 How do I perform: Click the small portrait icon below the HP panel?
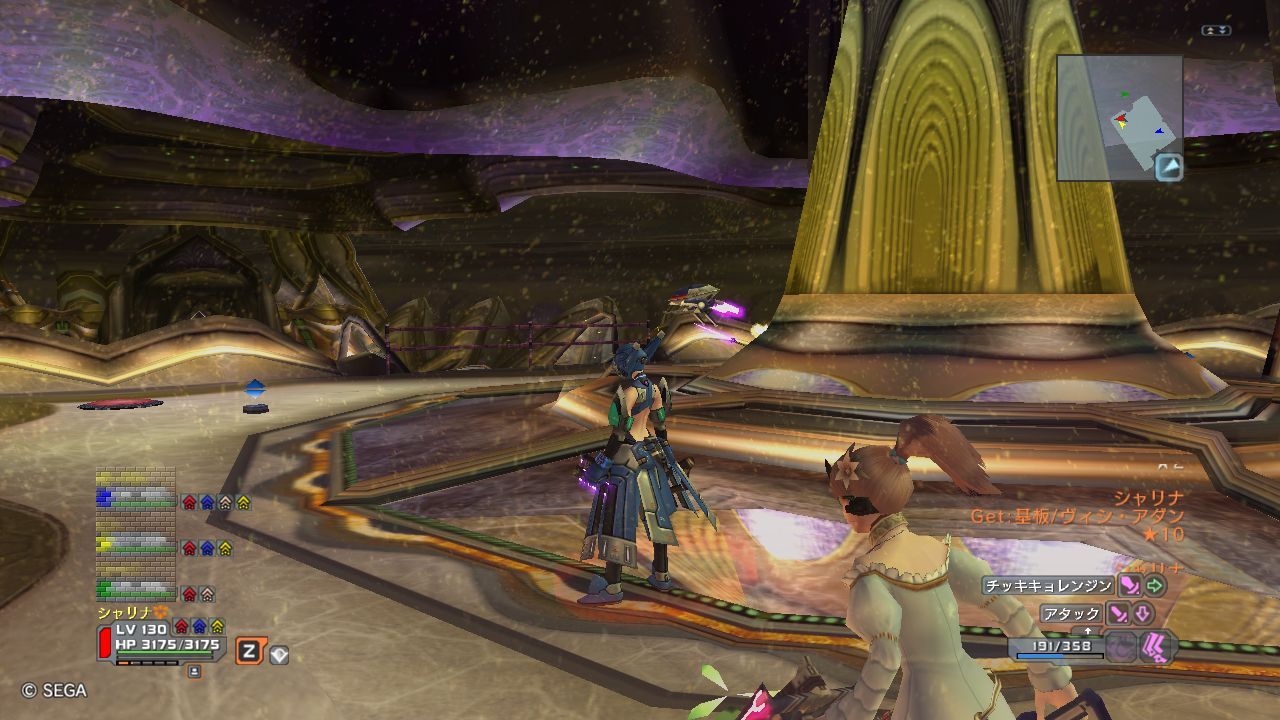[x=194, y=671]
